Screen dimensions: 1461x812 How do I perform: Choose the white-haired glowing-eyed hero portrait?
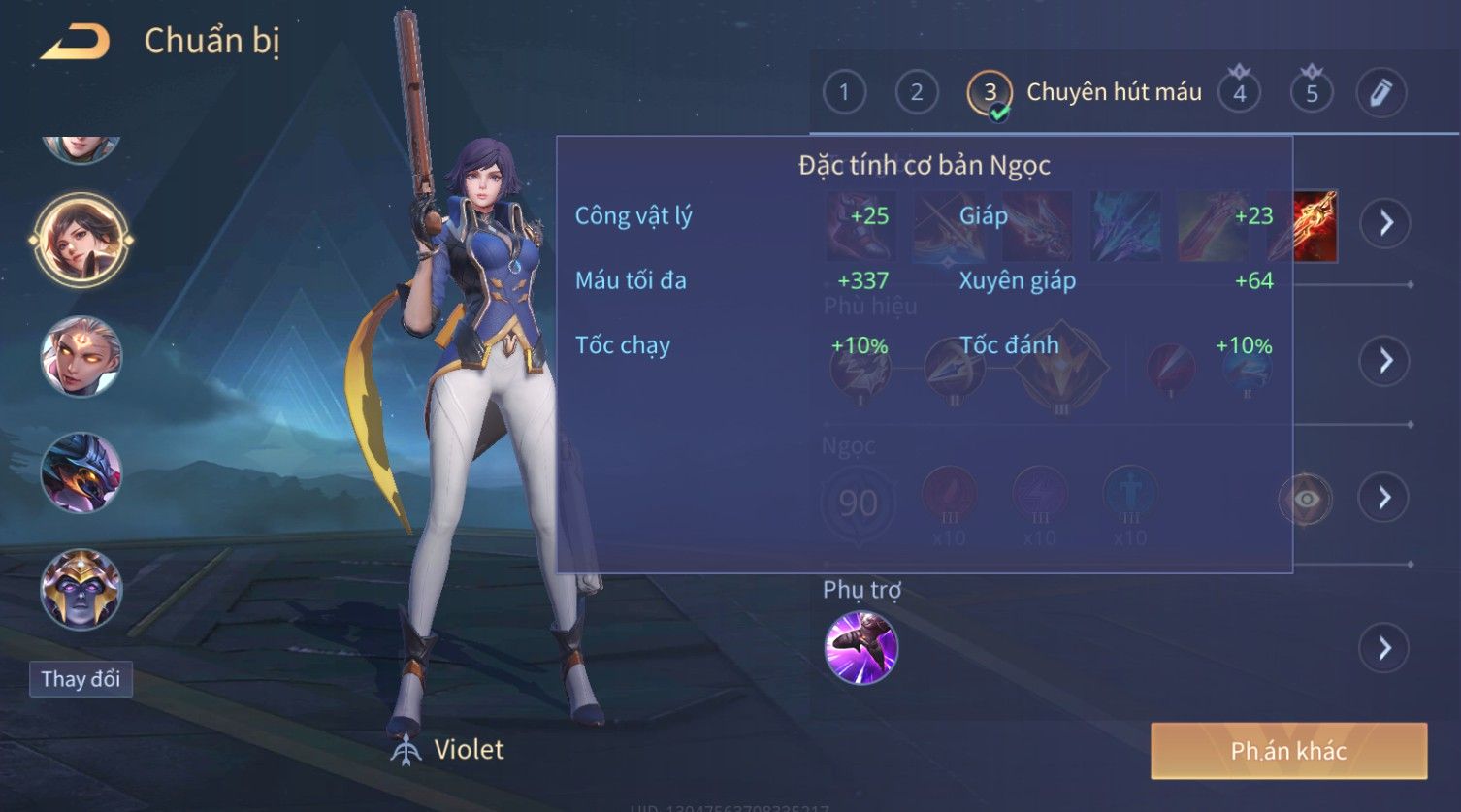81,356
